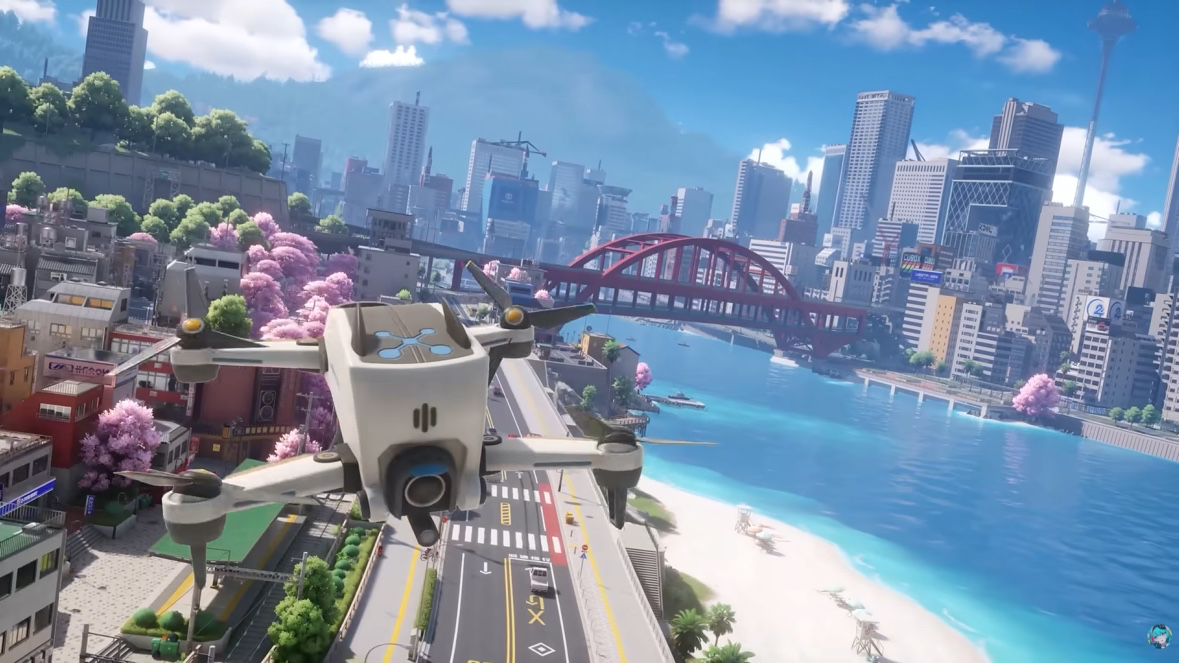This screenshot has width=1179, height=663.
Task: Click the teal-haired character channel avatar watermark
Action: [x=1159, y=637]
